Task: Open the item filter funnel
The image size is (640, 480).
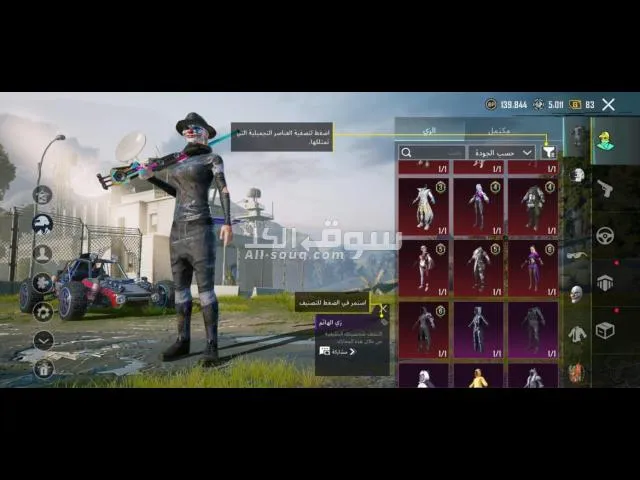Action: (x=548, y=152)
